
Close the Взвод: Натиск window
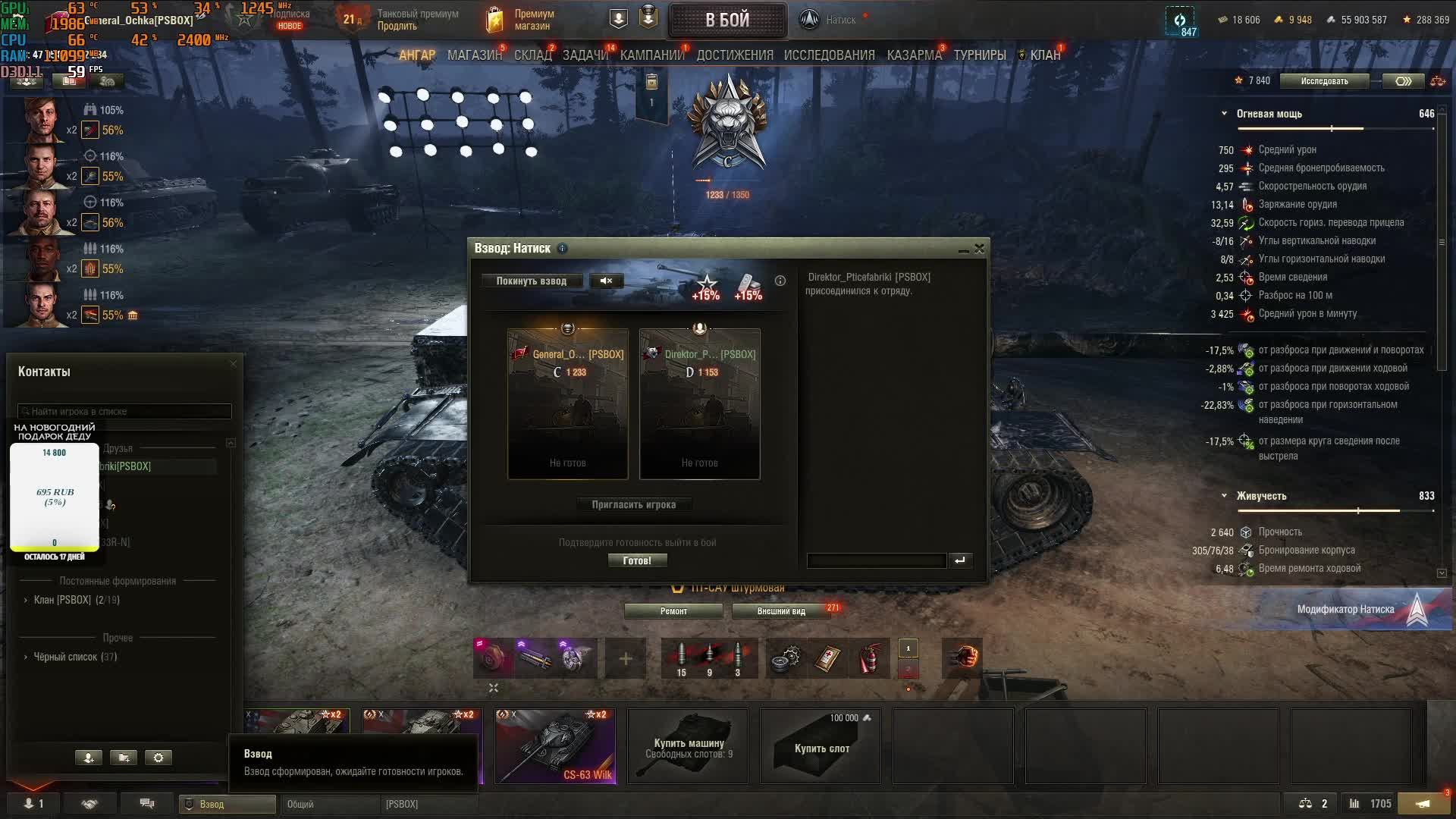[979, 249]
